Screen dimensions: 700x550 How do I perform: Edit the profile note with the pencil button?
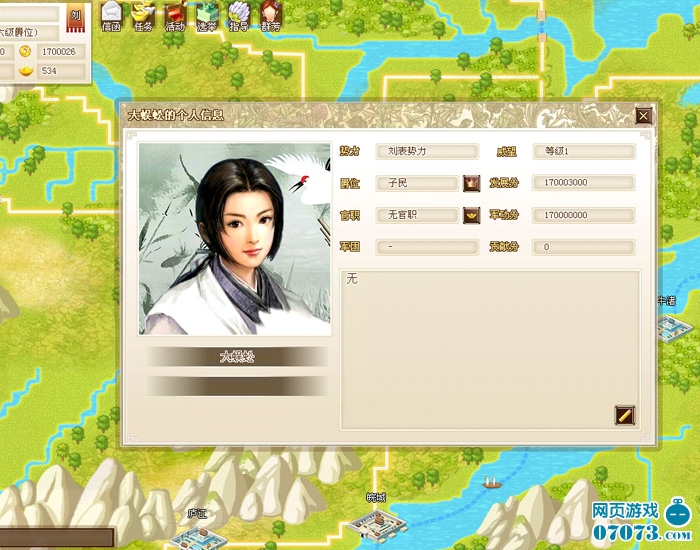(625, 413)
